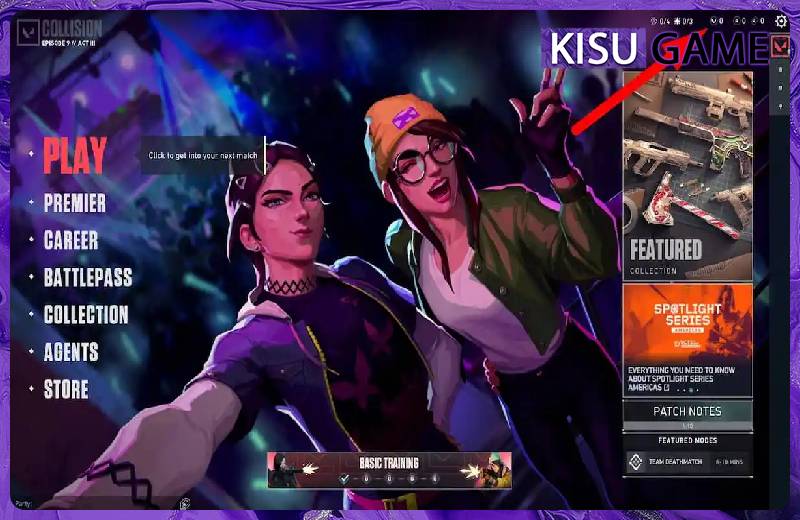Image resolution: width=800 pixels, height=520 pixels.
Task: Open the Collection menu
Action: pyautogui.click(x=86, y=315)
